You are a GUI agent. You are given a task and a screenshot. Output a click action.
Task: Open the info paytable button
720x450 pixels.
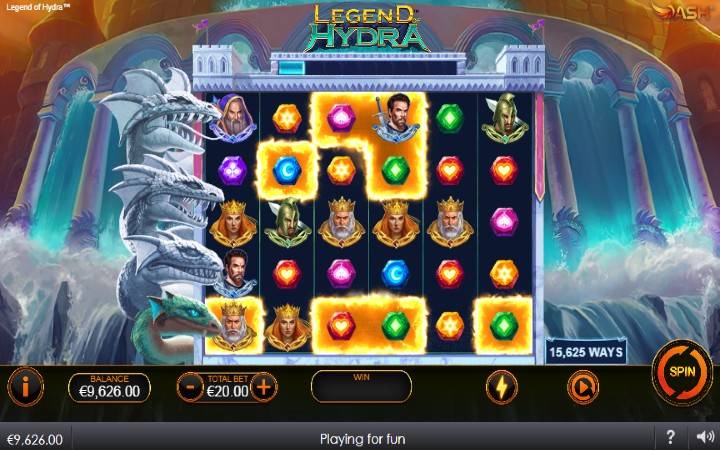coord(25,385)
